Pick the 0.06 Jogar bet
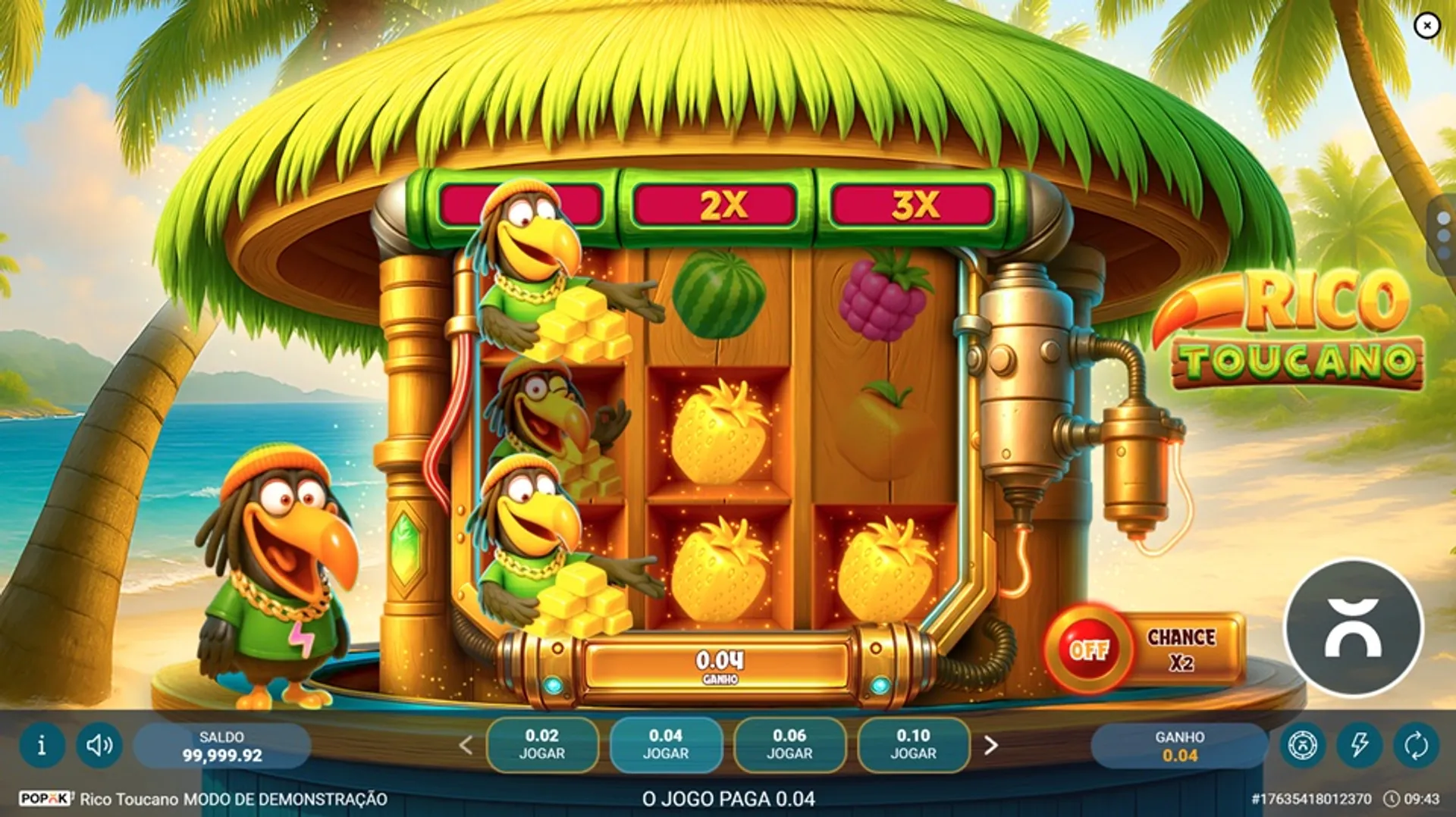Screen dimensions: 1456x817 [x=789, y=744]
